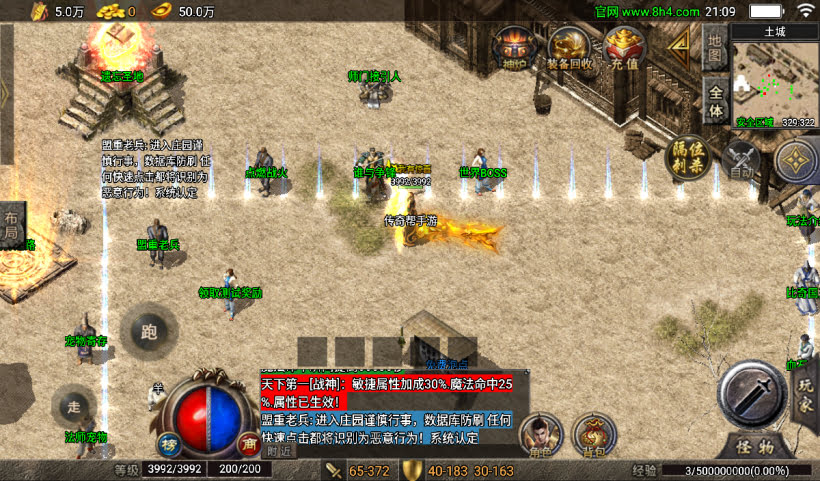
Task: Open the 充值 recharge shop
Action: (625, 46)
